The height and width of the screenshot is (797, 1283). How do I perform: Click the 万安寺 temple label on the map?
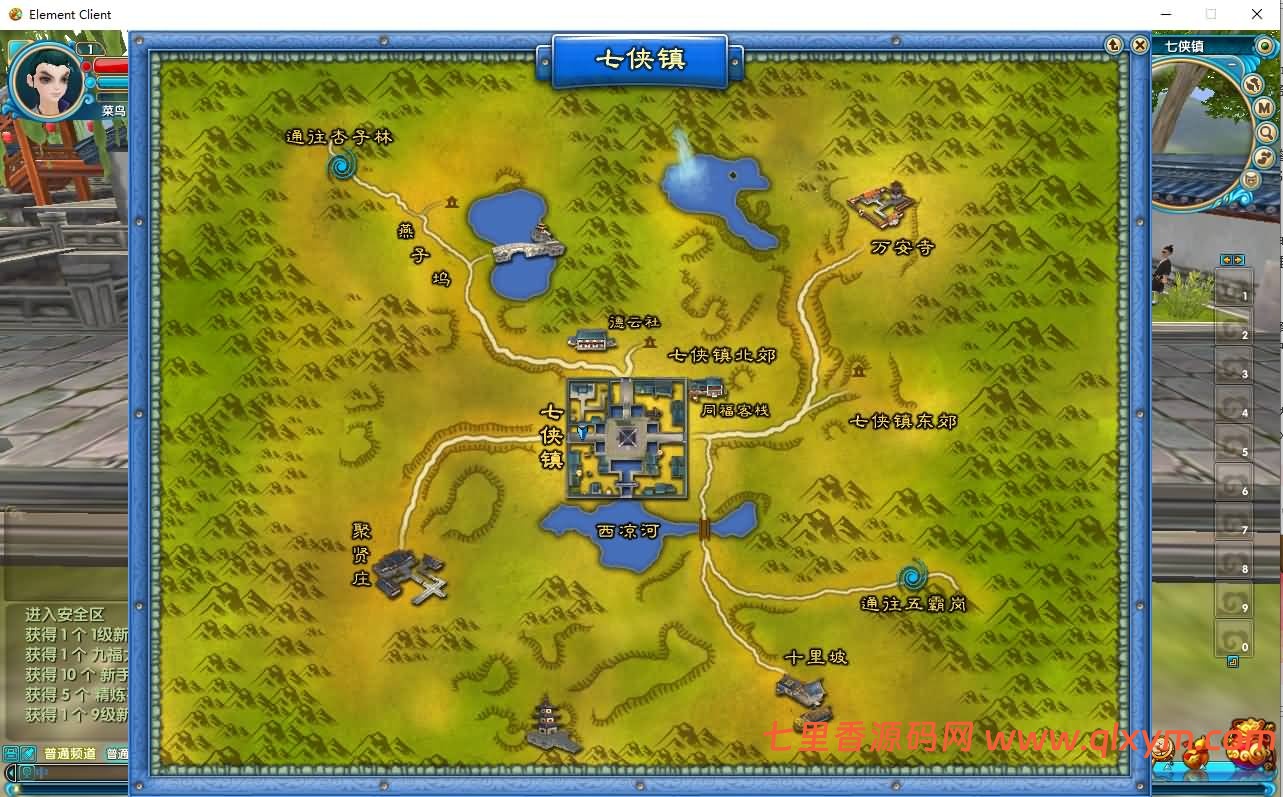[901, 247]
